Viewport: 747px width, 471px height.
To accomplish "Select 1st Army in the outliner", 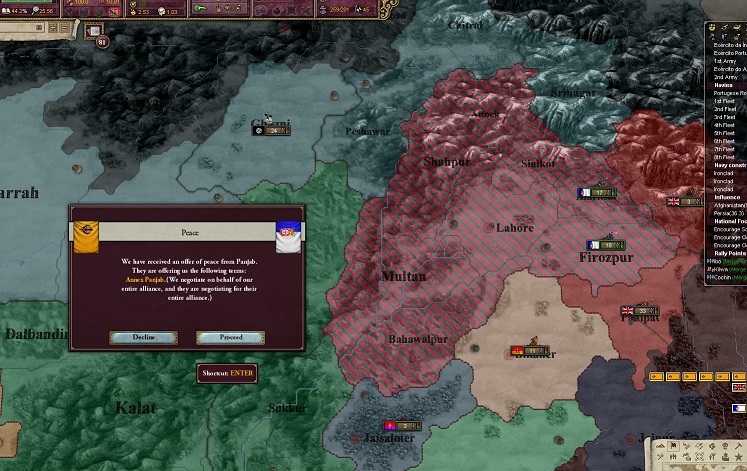I will coord(724,62).
